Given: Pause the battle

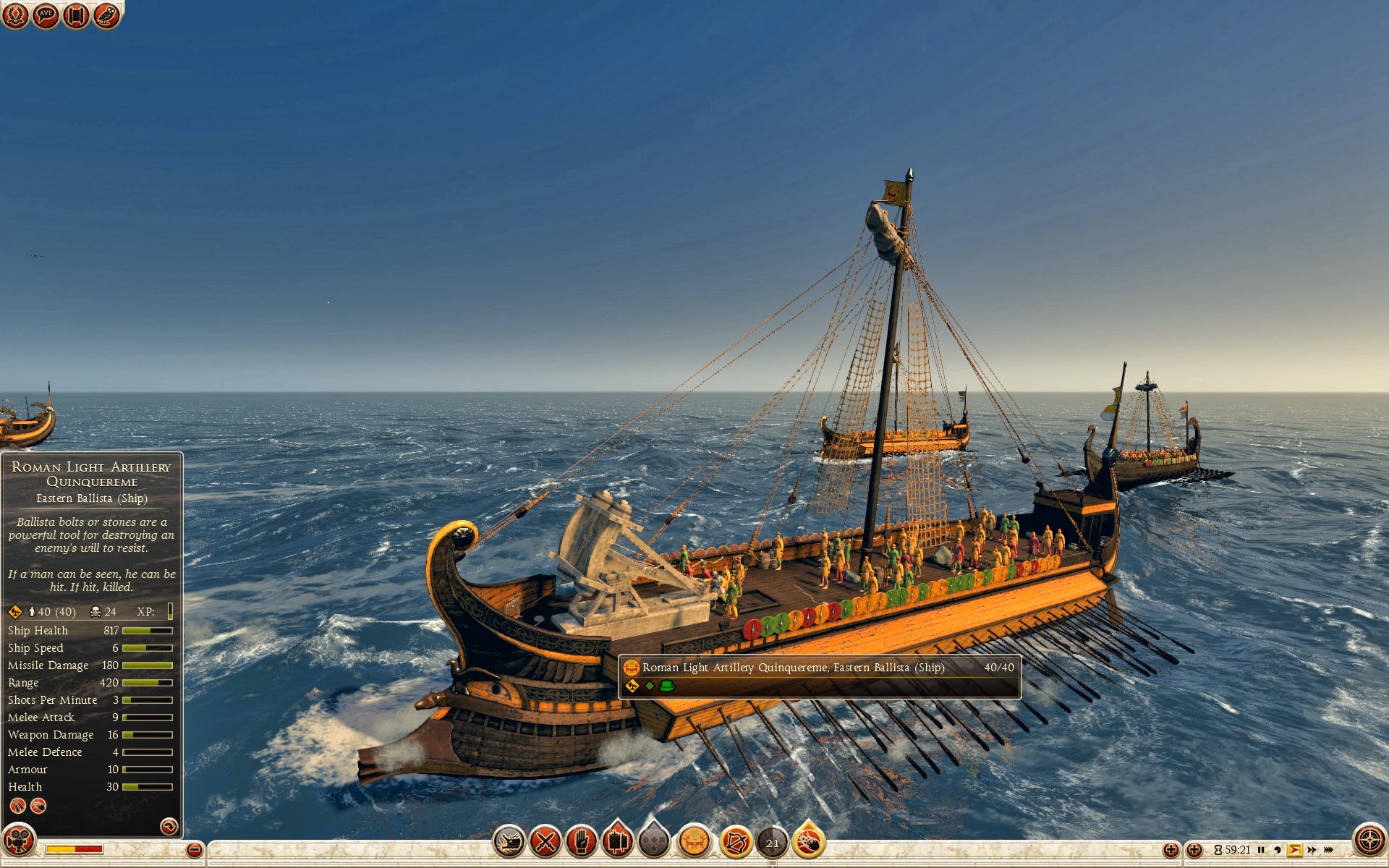Looking at the screenshot, I should click(x=1261, y=850).
